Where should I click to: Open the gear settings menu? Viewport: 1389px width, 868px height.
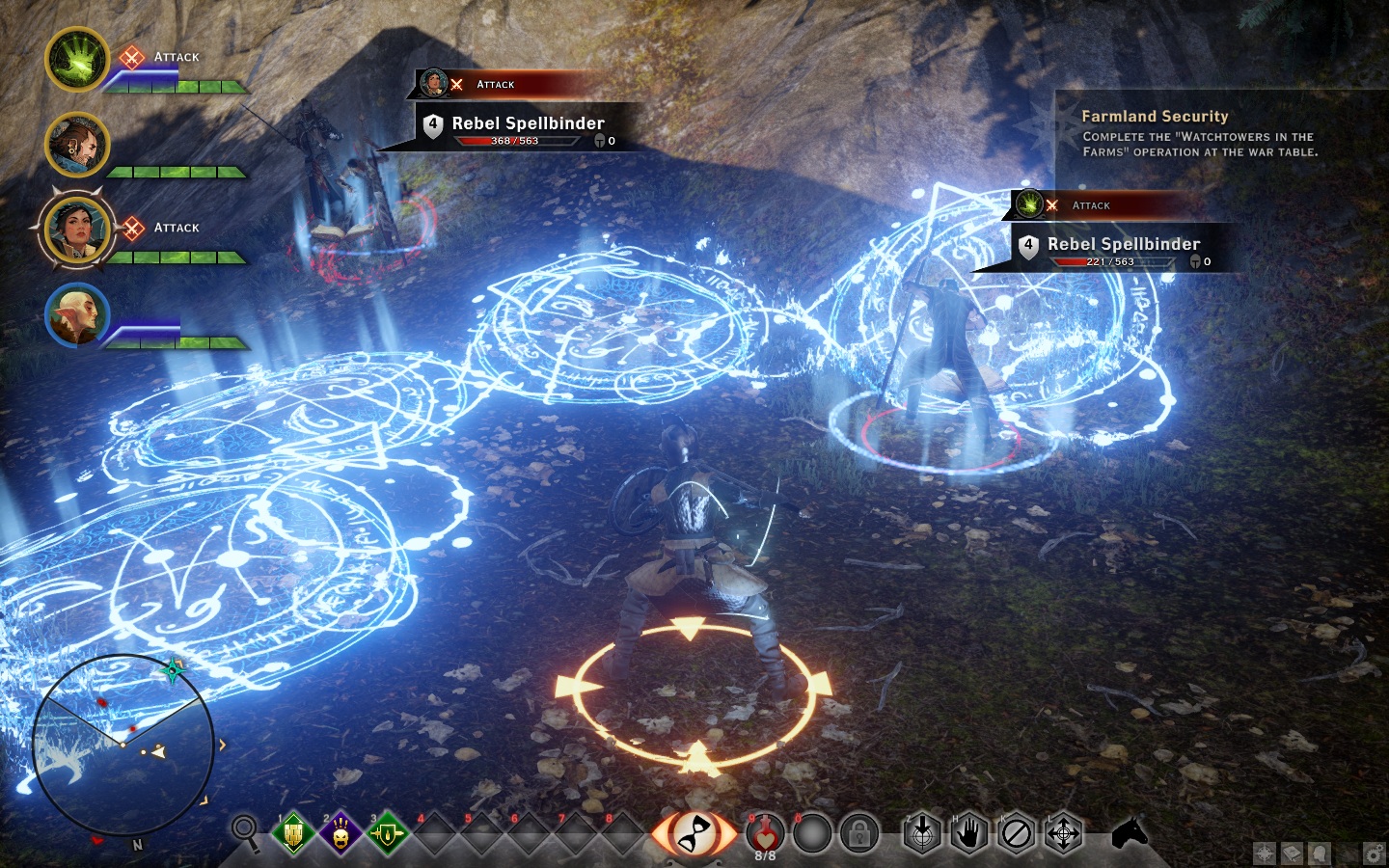click(1375, 853)
